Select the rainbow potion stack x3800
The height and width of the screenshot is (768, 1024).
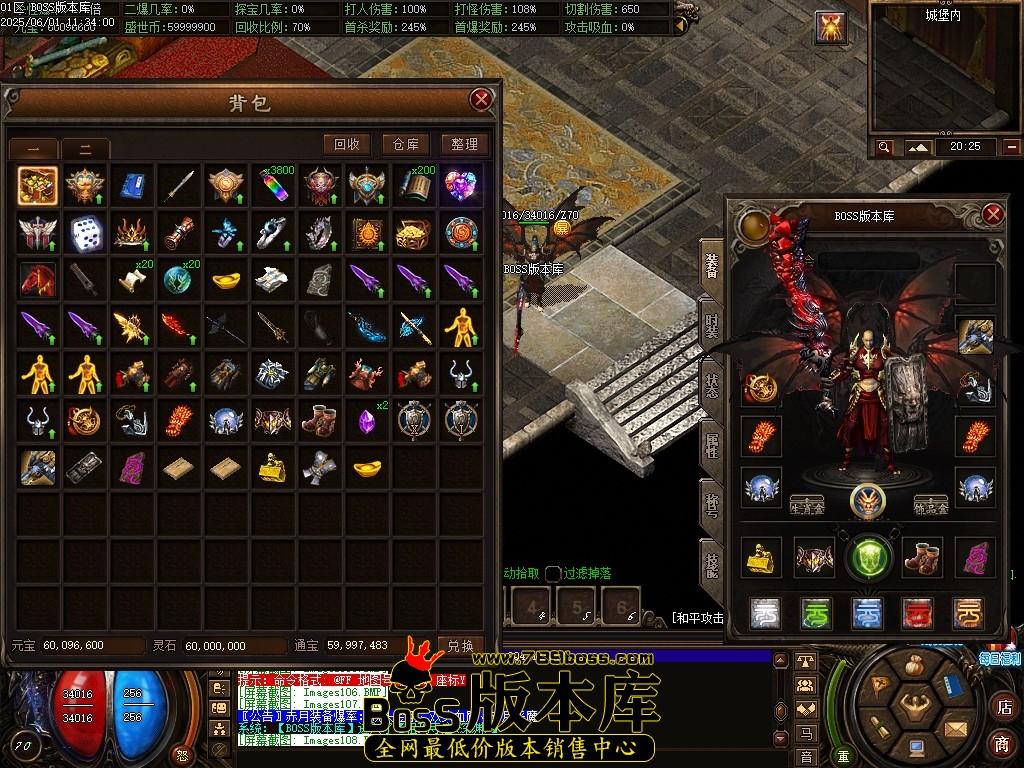[272, 185]
